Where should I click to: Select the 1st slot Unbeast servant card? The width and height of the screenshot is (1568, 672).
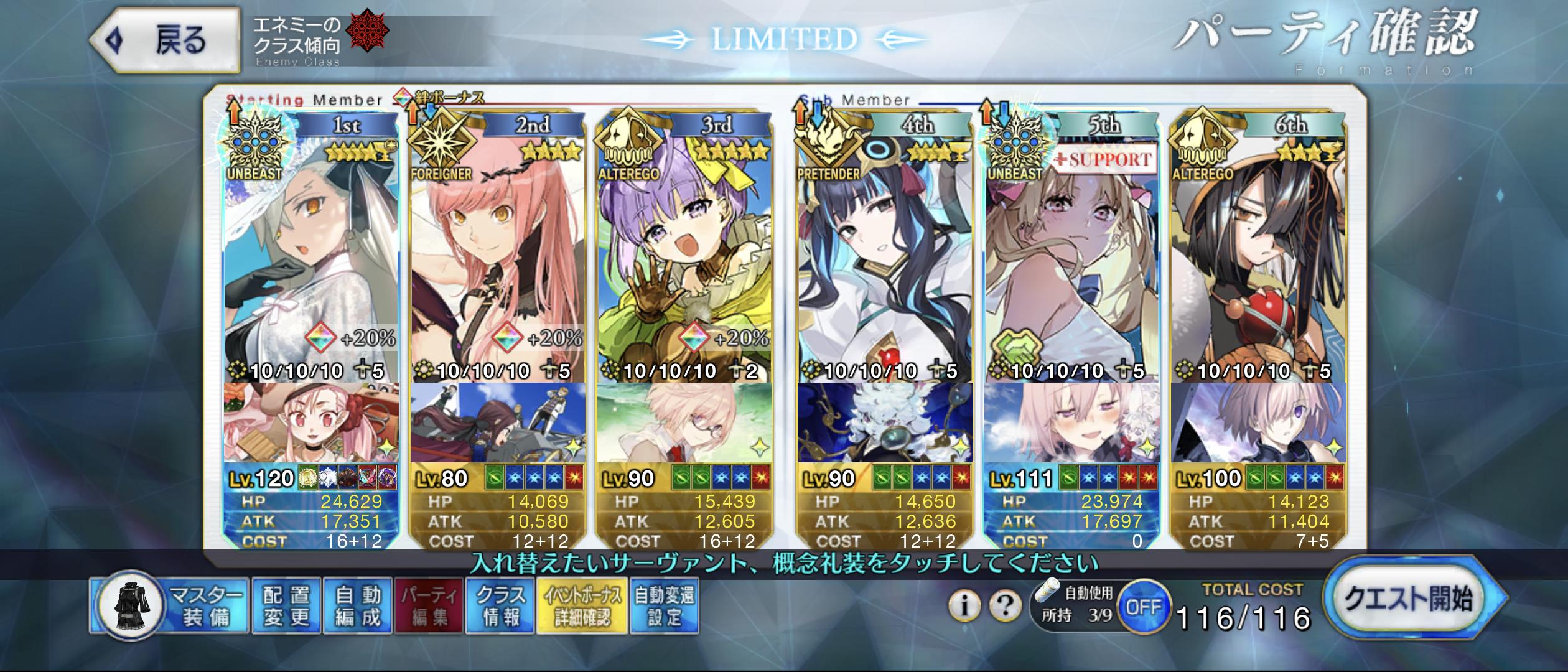pyautogui.click(x=311, y=249)
